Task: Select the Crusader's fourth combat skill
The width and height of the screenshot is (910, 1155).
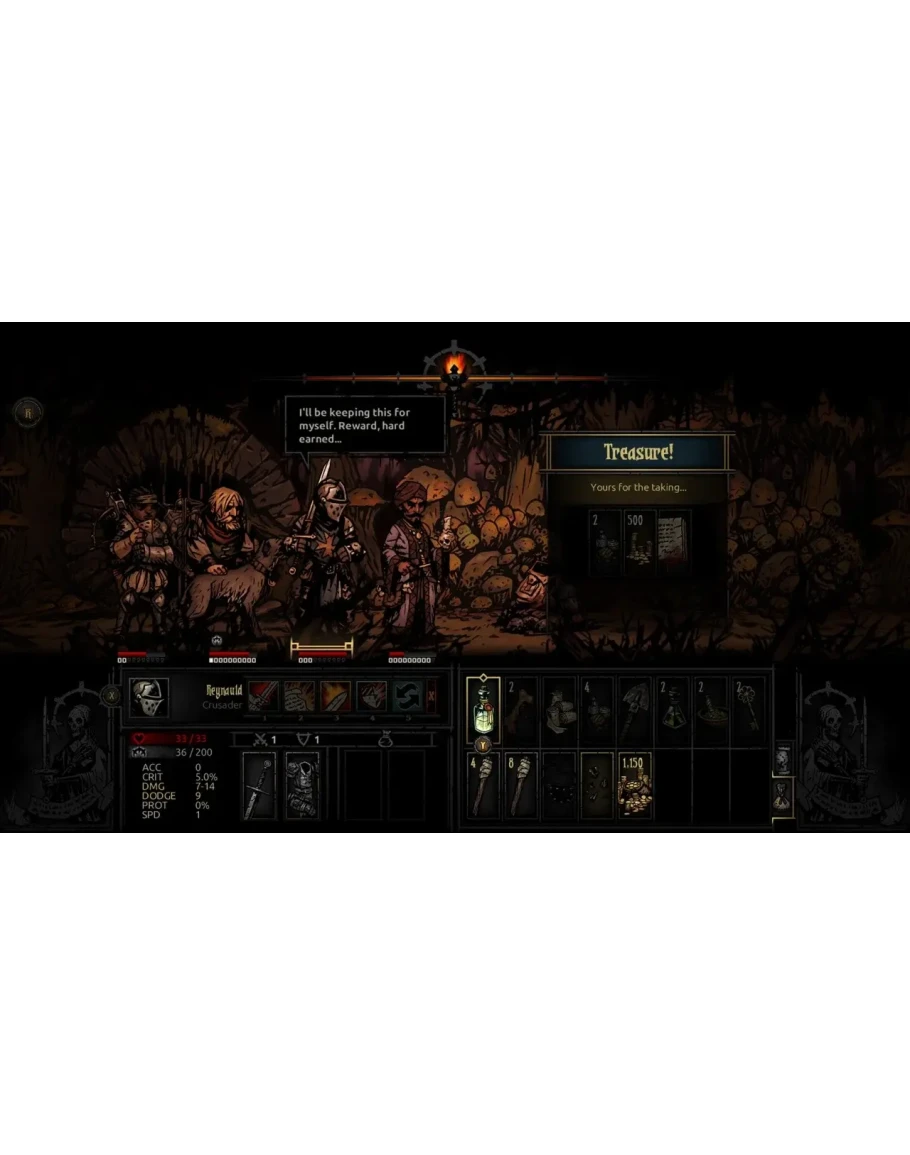Action: tap(371, 696)
